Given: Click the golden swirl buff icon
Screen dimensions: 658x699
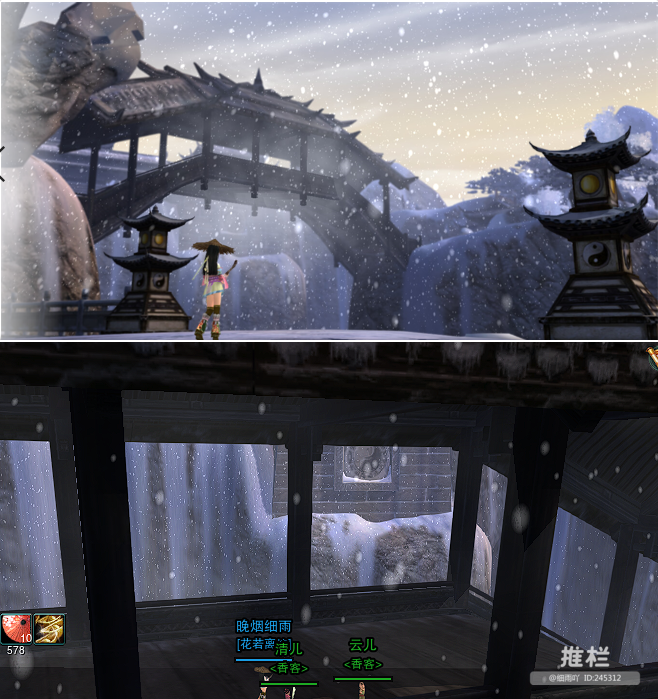Looking at the screenshot, I should click(50, 628).
